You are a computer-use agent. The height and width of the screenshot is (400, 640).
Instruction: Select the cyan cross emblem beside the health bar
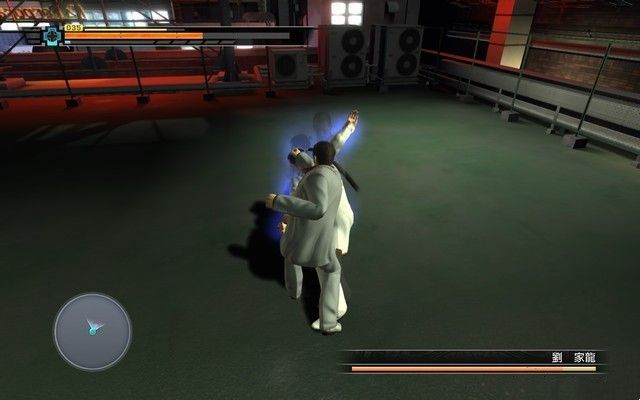coord(51,36)
